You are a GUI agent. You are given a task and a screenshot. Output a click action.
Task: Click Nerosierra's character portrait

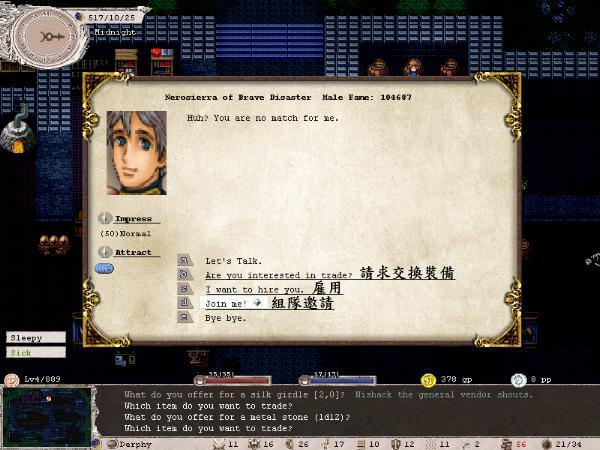click(x=136, y=153)
